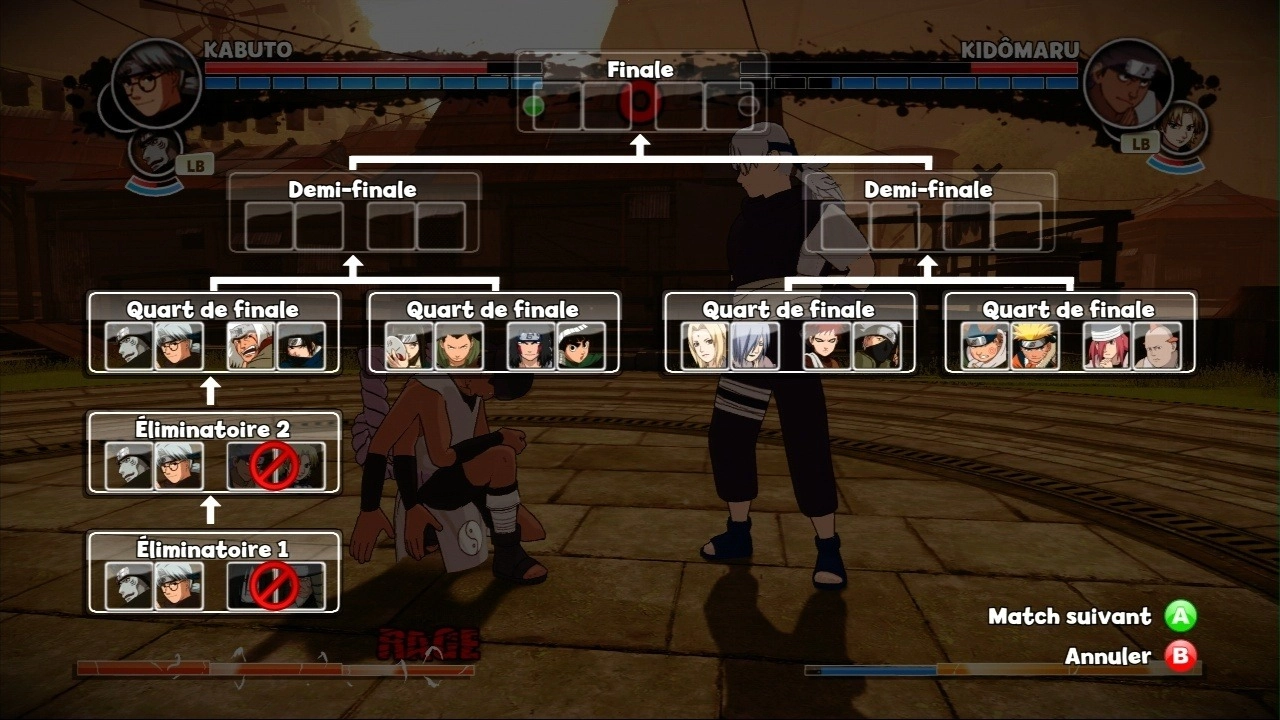Pick Rock Lee's portrait
This screenshot has height=720, width=1280.
581,346
